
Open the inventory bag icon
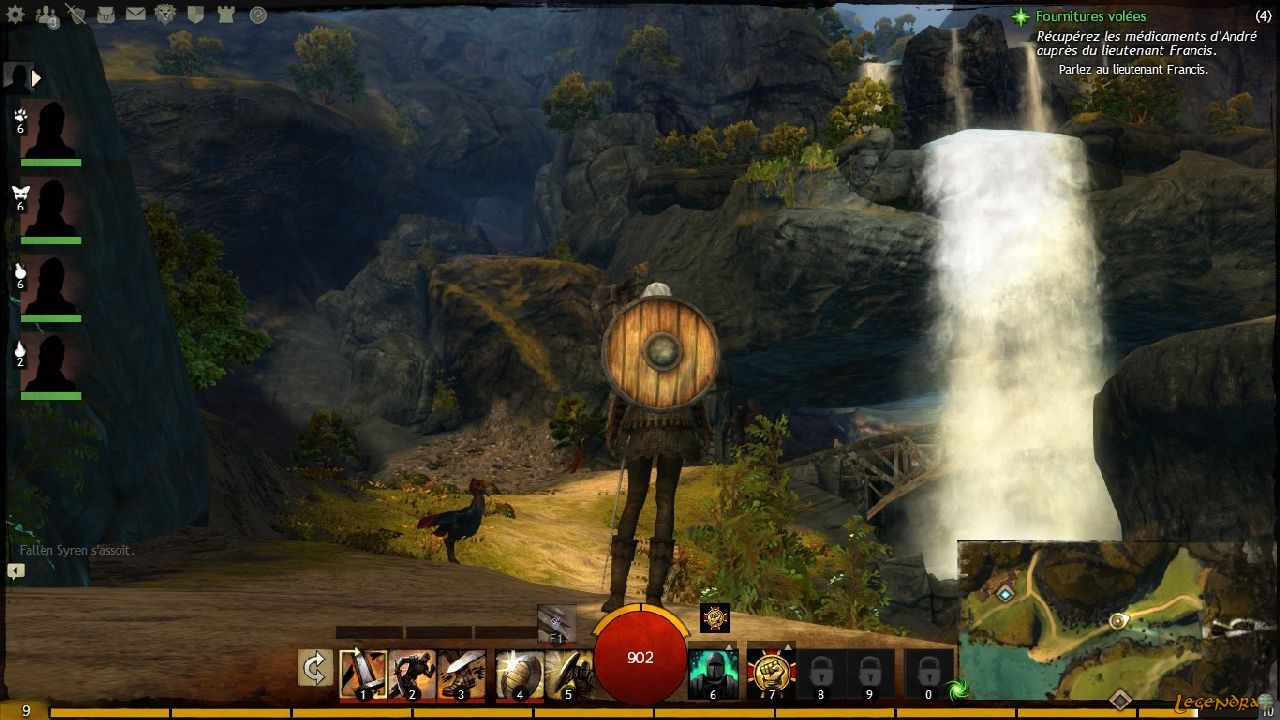point(105,14)
